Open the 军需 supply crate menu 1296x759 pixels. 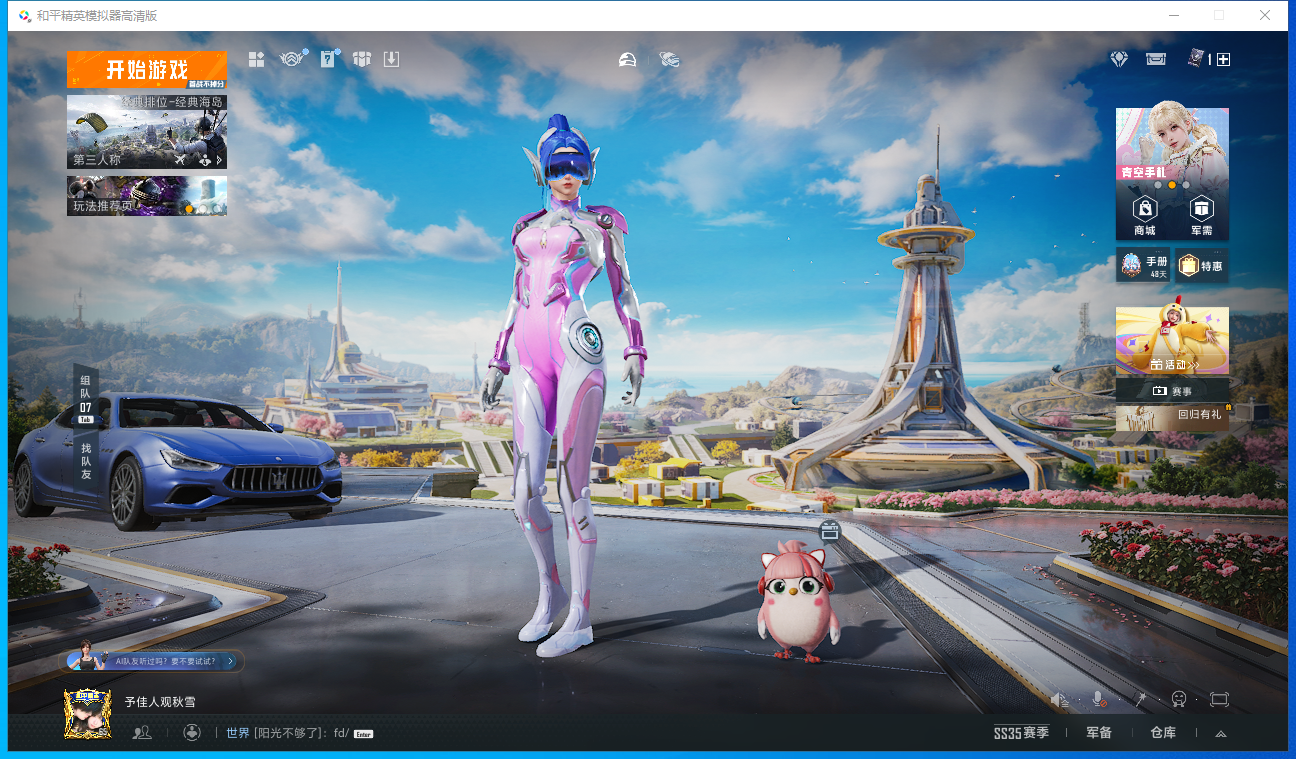coord(1201,214)
